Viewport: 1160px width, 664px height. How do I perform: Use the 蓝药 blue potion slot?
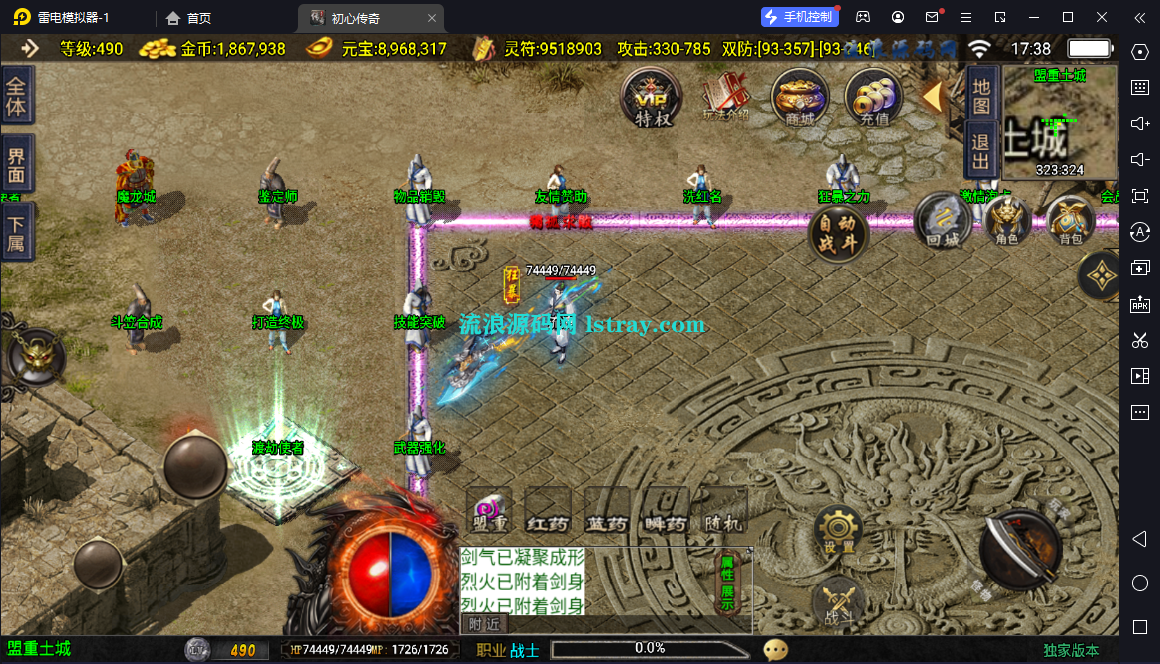[607, 511]
